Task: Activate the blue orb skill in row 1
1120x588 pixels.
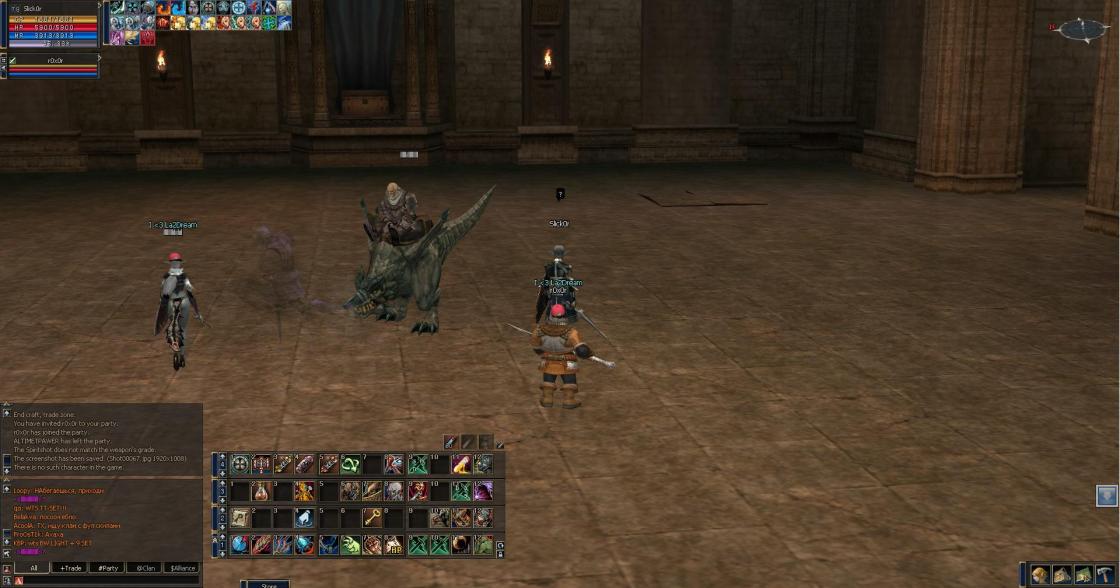Action: click(241, 545)
